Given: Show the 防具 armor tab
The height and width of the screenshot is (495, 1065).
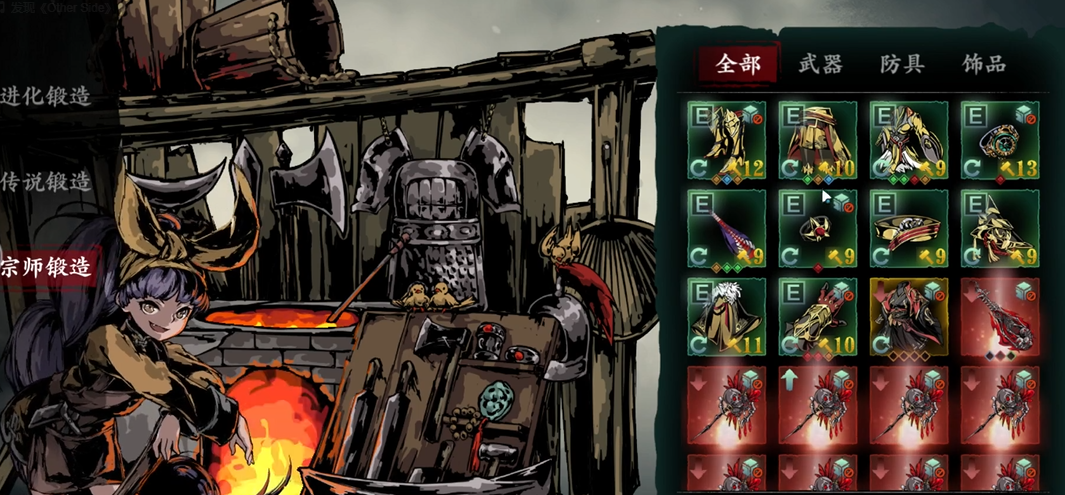Looking at the screenshot, I should click(902, 66).
